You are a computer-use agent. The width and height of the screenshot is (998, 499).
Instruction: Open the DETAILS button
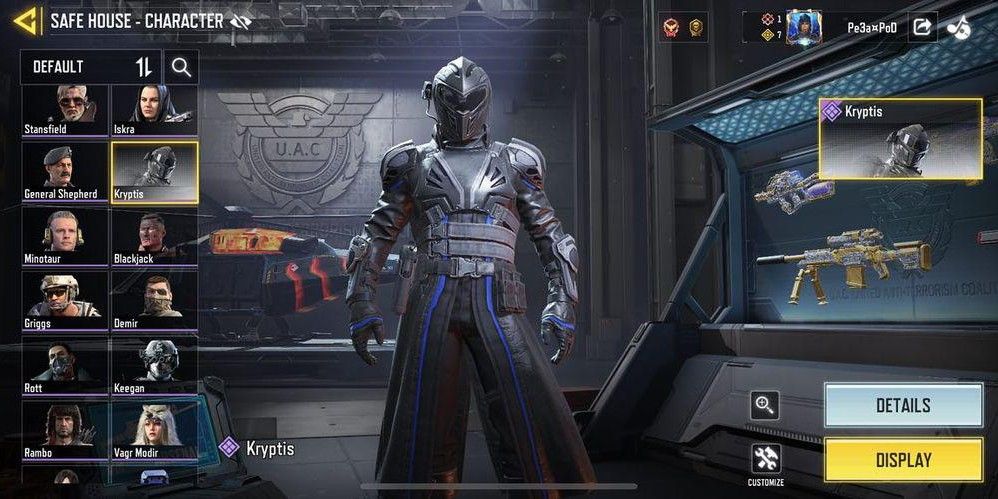903,405
